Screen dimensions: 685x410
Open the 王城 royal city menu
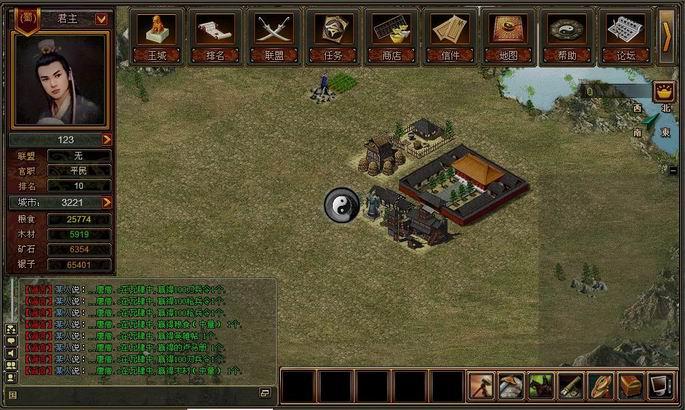pyautogui.click(x=158, y=36)
